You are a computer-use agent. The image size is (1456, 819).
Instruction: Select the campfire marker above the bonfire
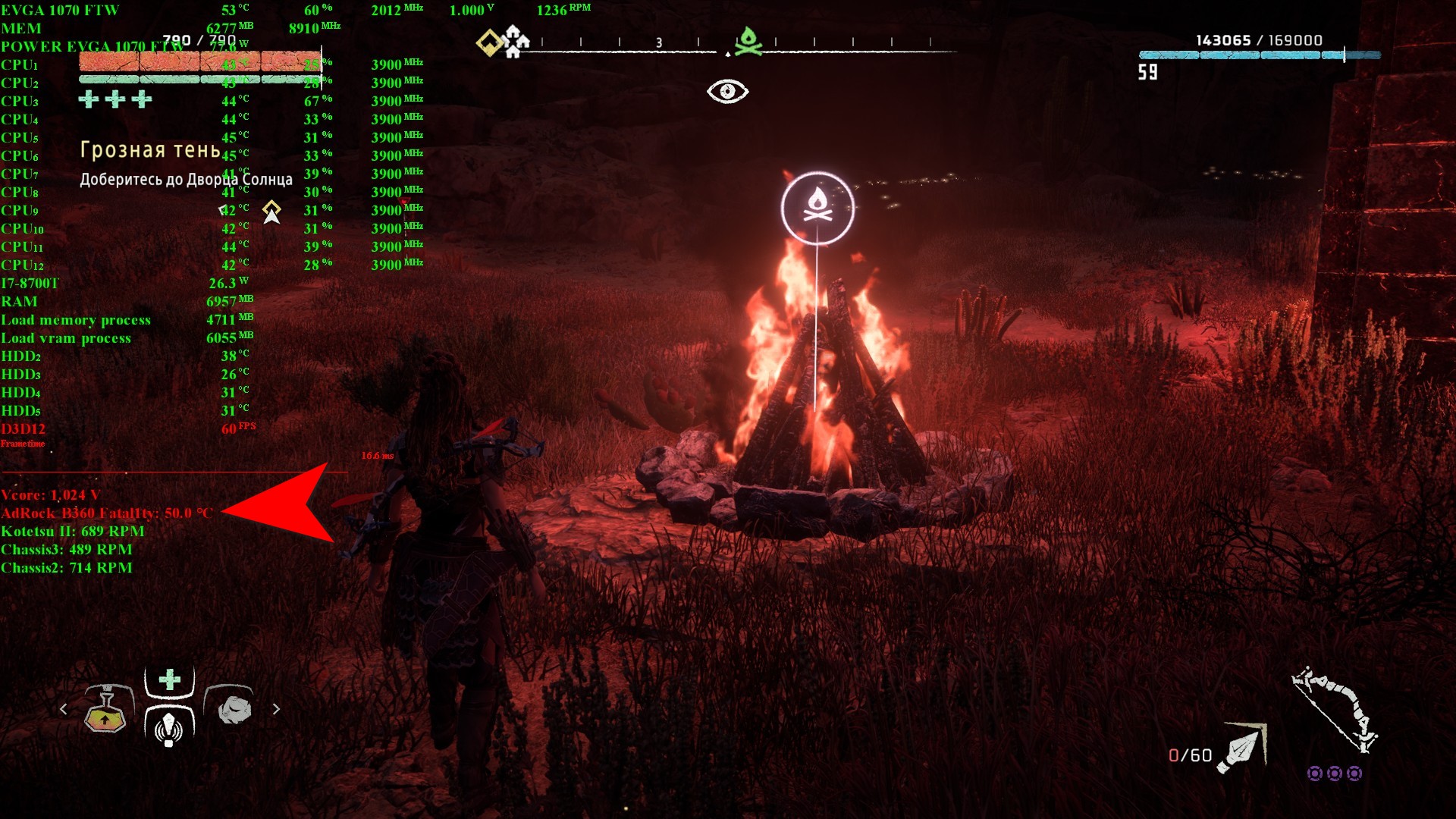pyautogui.click(x=817, y=209)
